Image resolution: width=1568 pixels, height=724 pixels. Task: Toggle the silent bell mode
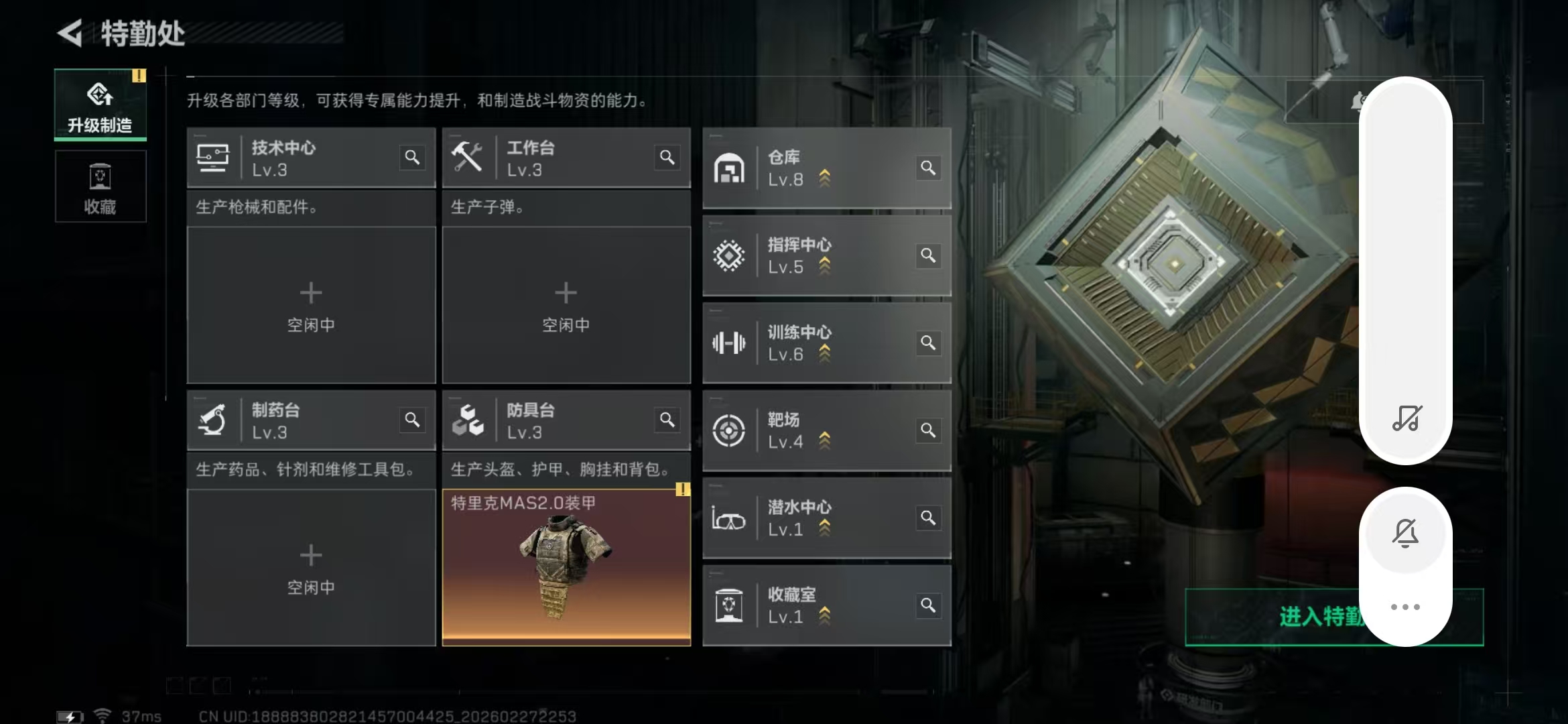pos(1406,532)
